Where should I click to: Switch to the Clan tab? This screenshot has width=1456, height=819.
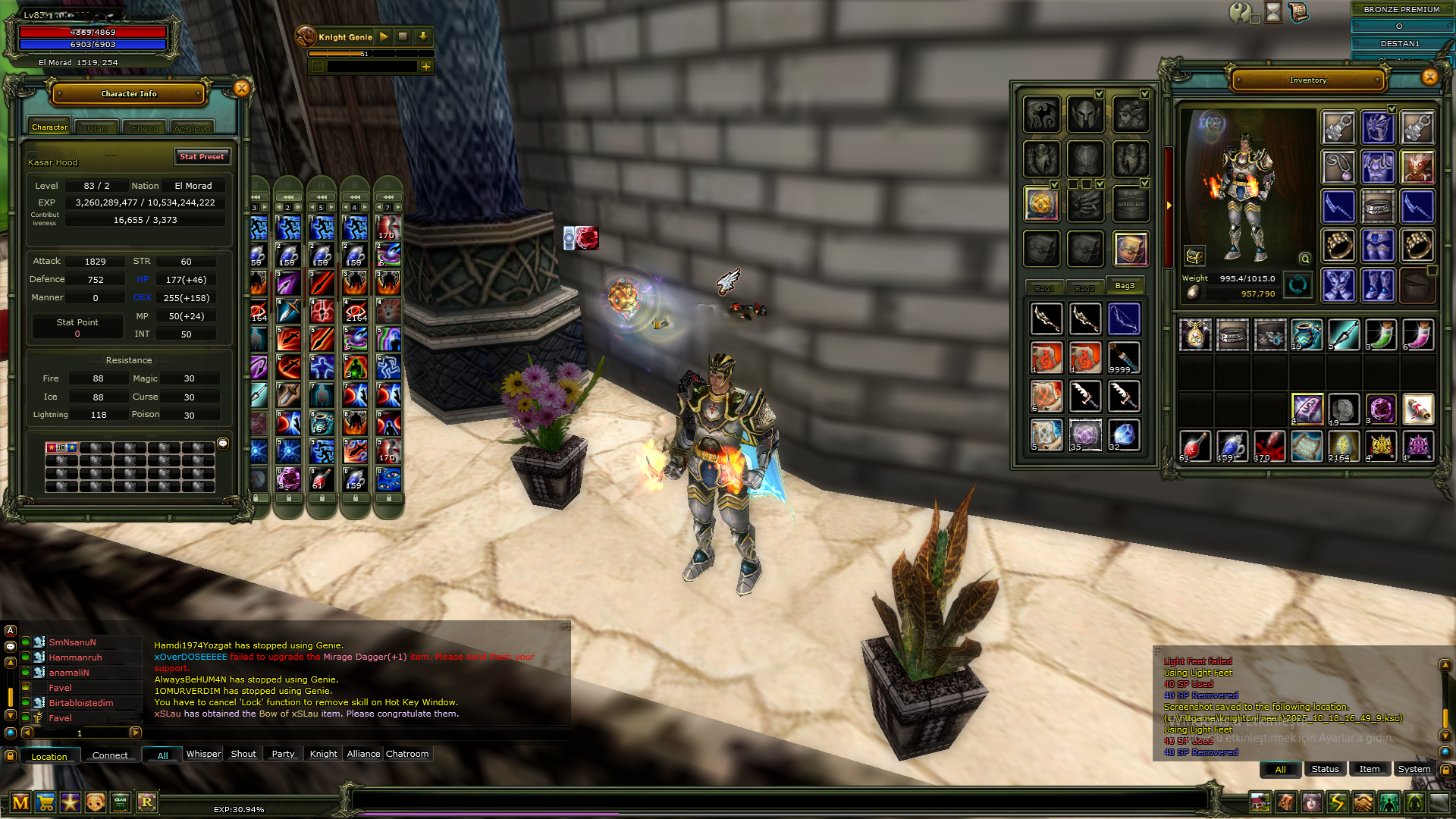pos(97,128)
